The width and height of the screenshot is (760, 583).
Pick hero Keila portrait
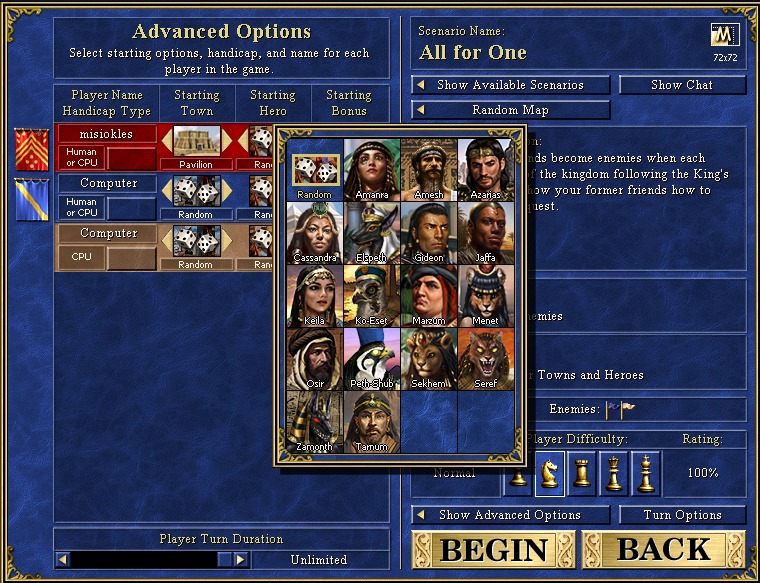(x=314, y=295)
